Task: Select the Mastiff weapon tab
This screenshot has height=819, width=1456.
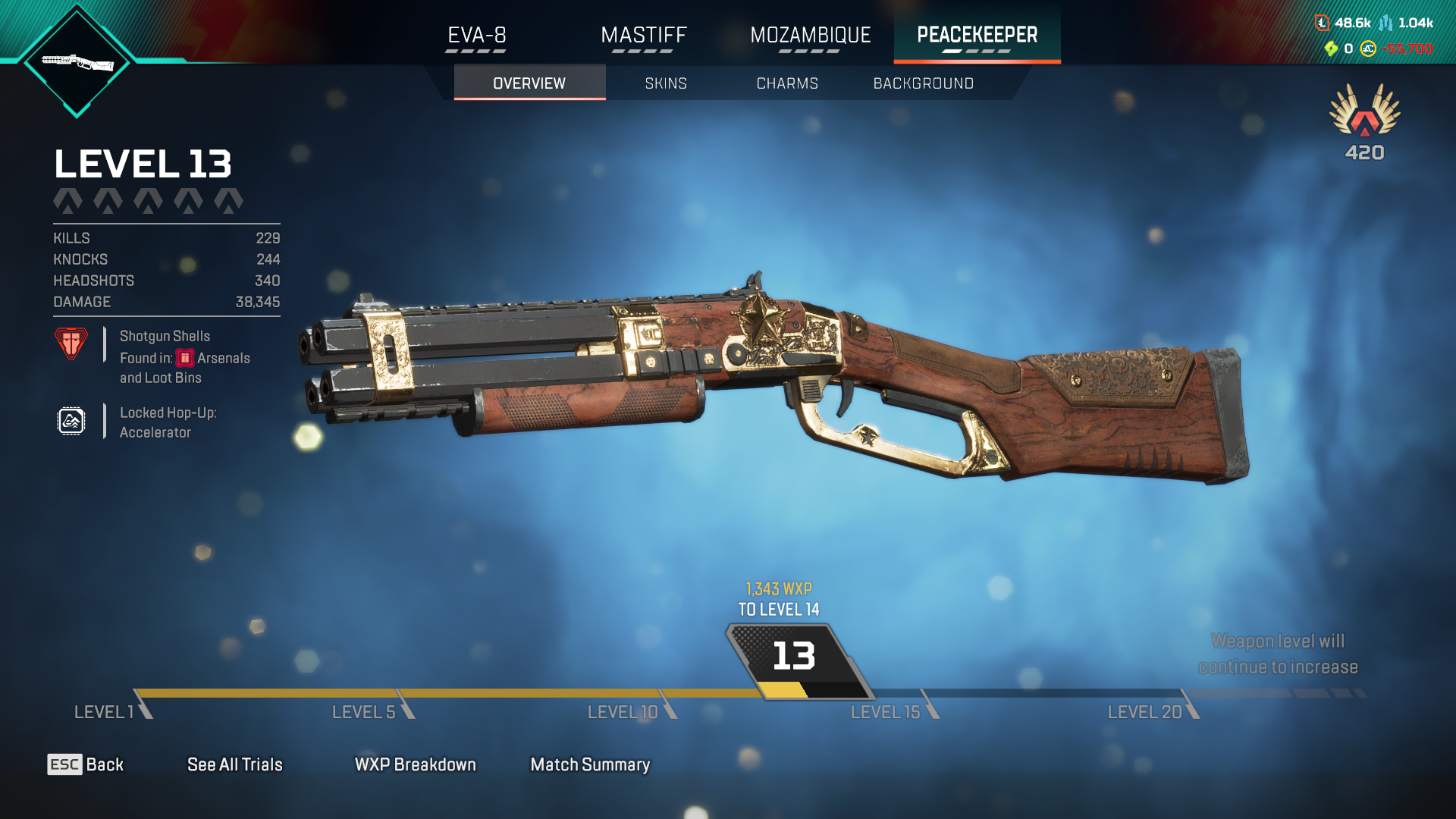Action: (x=643, y=36)
